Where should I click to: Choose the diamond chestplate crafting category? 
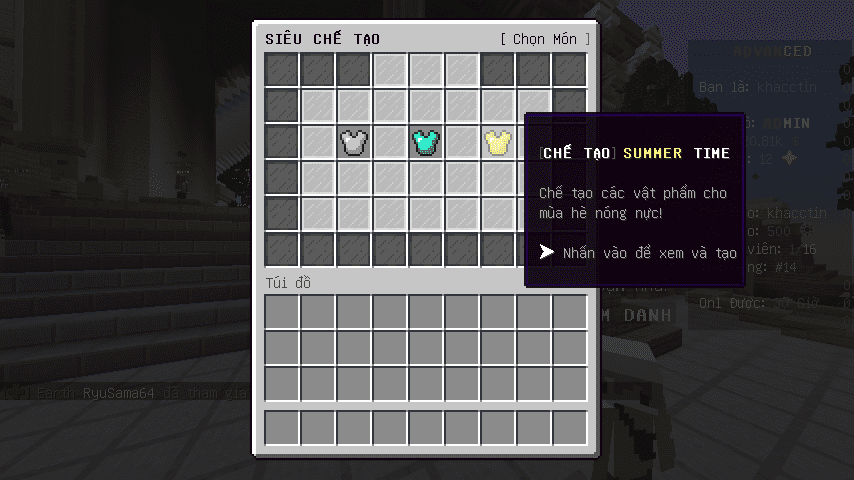(426, 142)
